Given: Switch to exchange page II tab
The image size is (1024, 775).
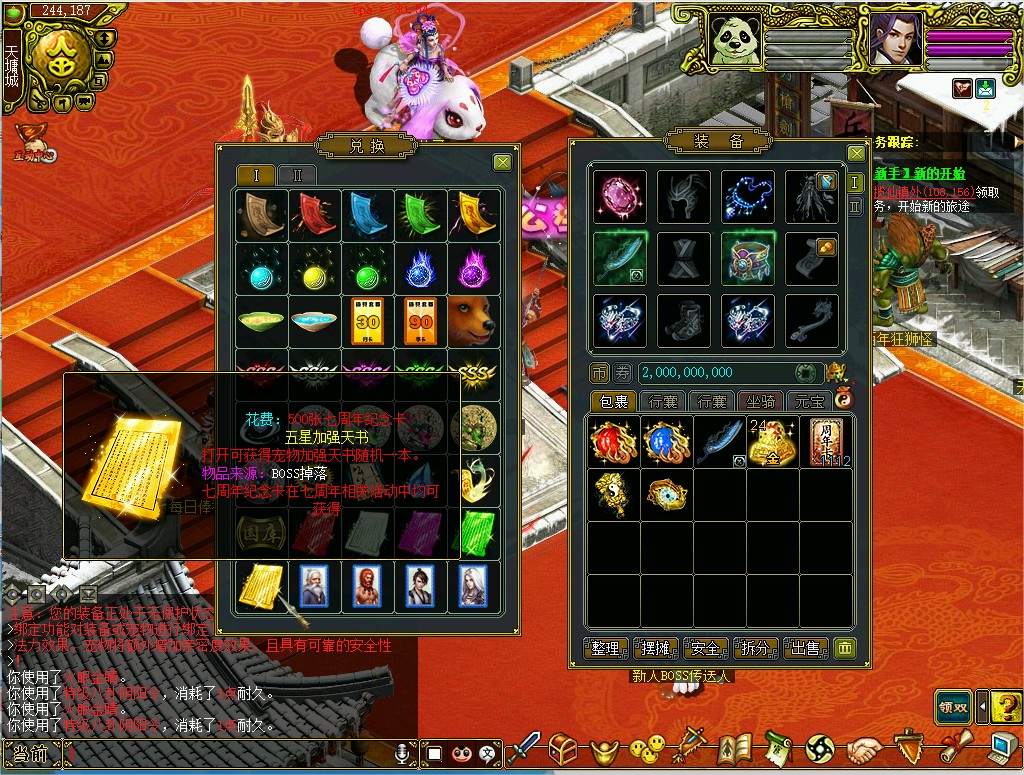Looking at the screenshot, I should coord(297,175).
